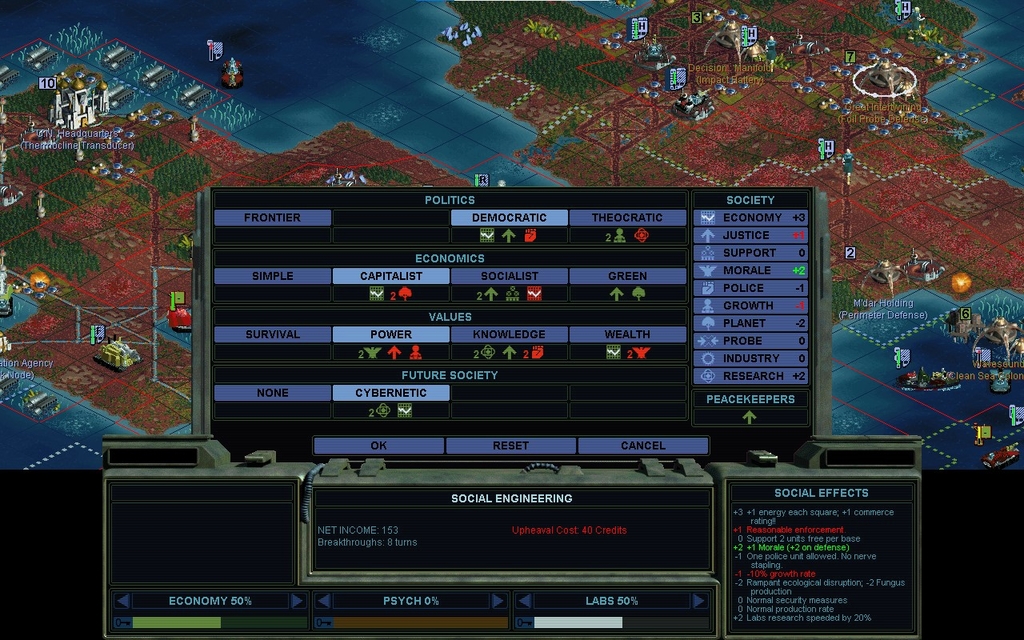The width and height of the screenshot is (1024, 640).
Task: Confirm social engineering with OK
Action: [x=378, y=446]
